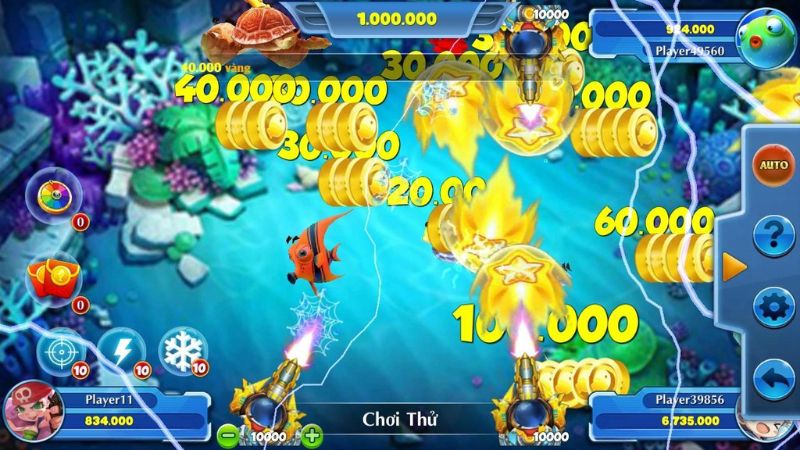Viewport: 800px width, 450px height.
Task: Increase the cannon bet with the plus button
Action: (313, 435)
